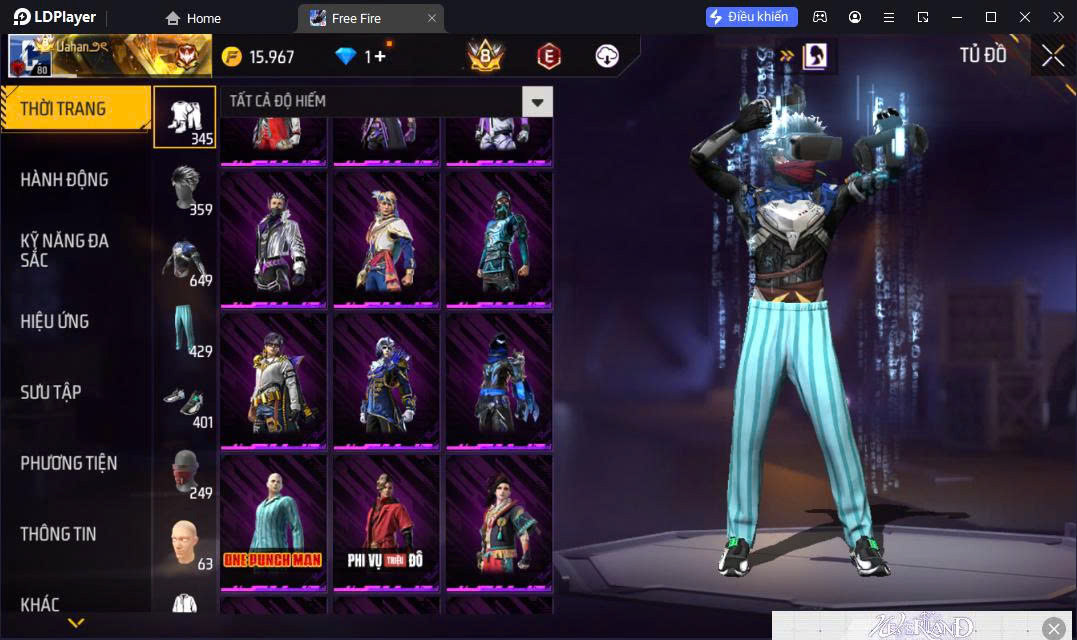Select the PHI VỤ TRIỆU ĐÔ outfit
1077x640 pixels.
tap(386, 520)
